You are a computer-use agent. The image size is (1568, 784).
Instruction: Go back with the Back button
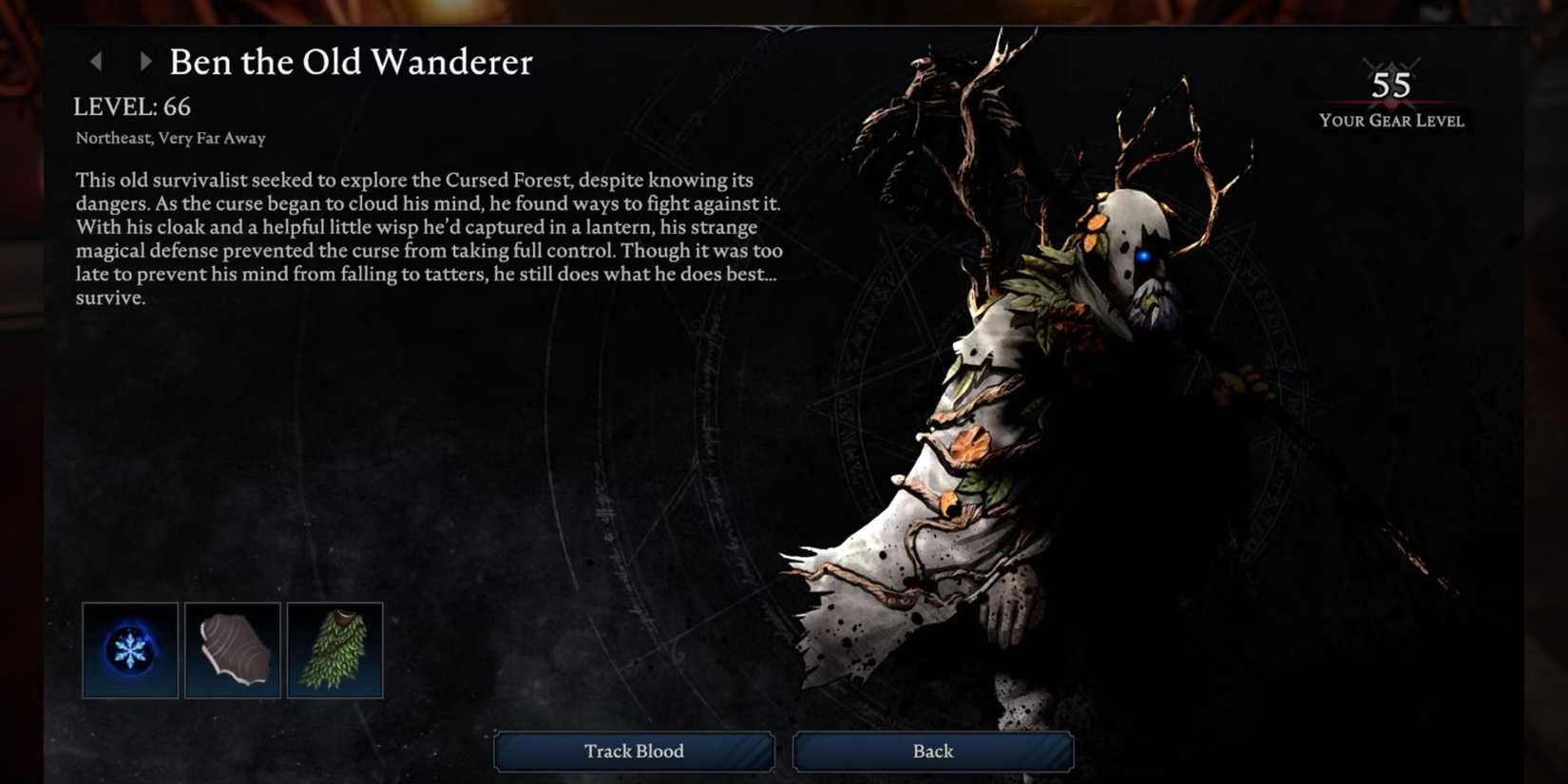932,751
